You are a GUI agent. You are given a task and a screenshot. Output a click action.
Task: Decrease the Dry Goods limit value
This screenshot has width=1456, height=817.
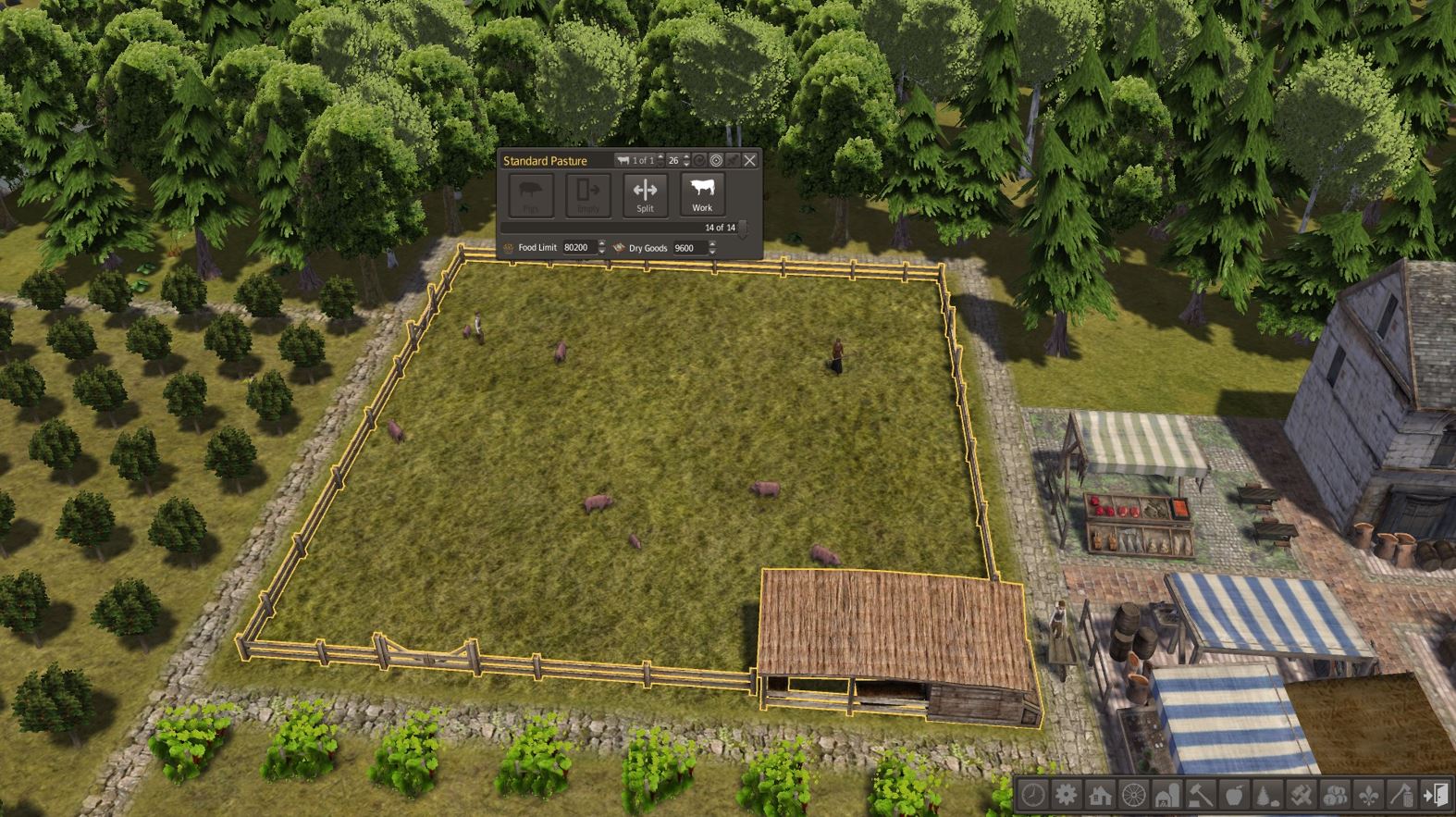click(x=712, y=252)
